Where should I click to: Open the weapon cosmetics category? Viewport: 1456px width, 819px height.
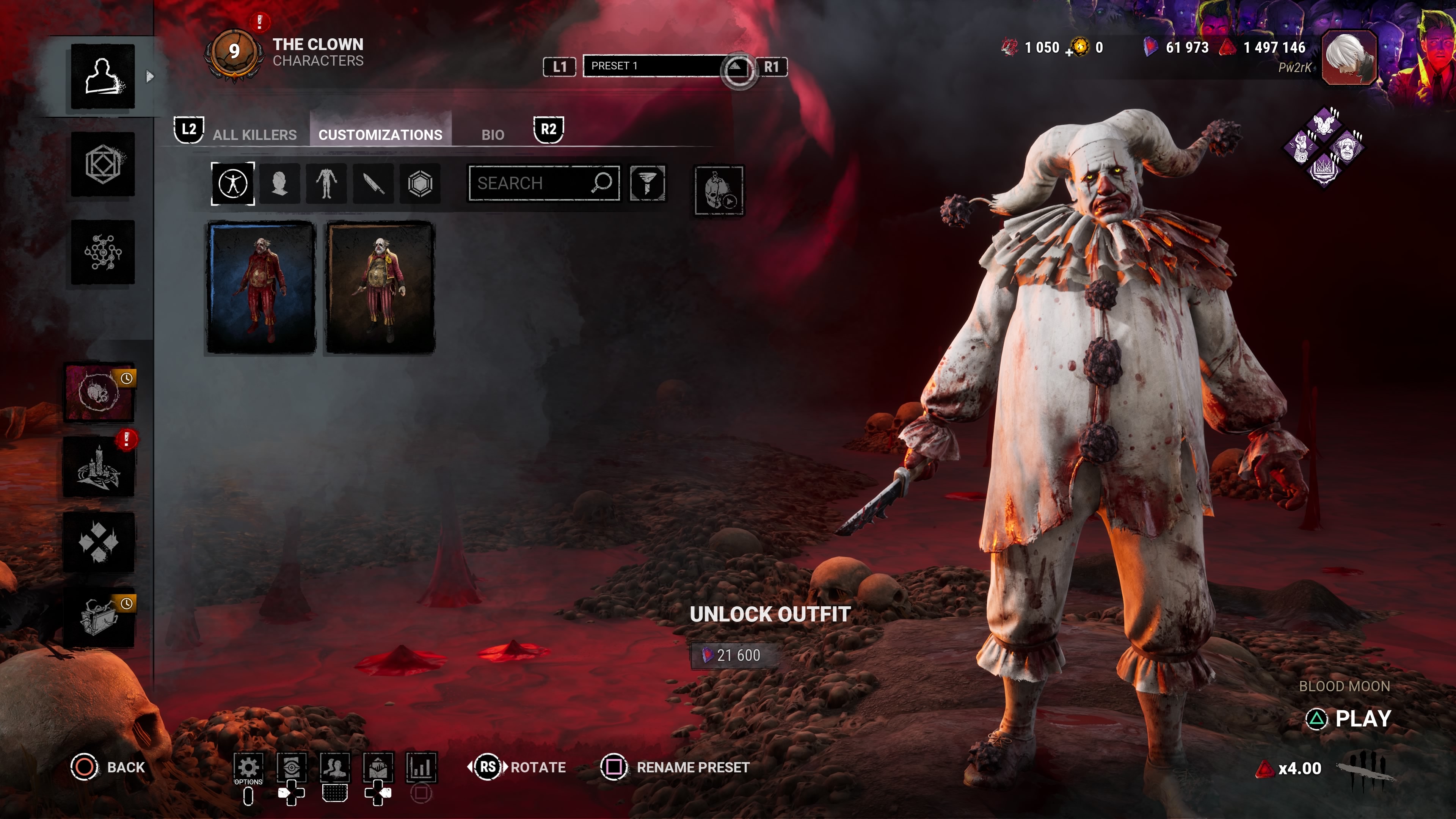pyautogui.click(x=373, y=183)
